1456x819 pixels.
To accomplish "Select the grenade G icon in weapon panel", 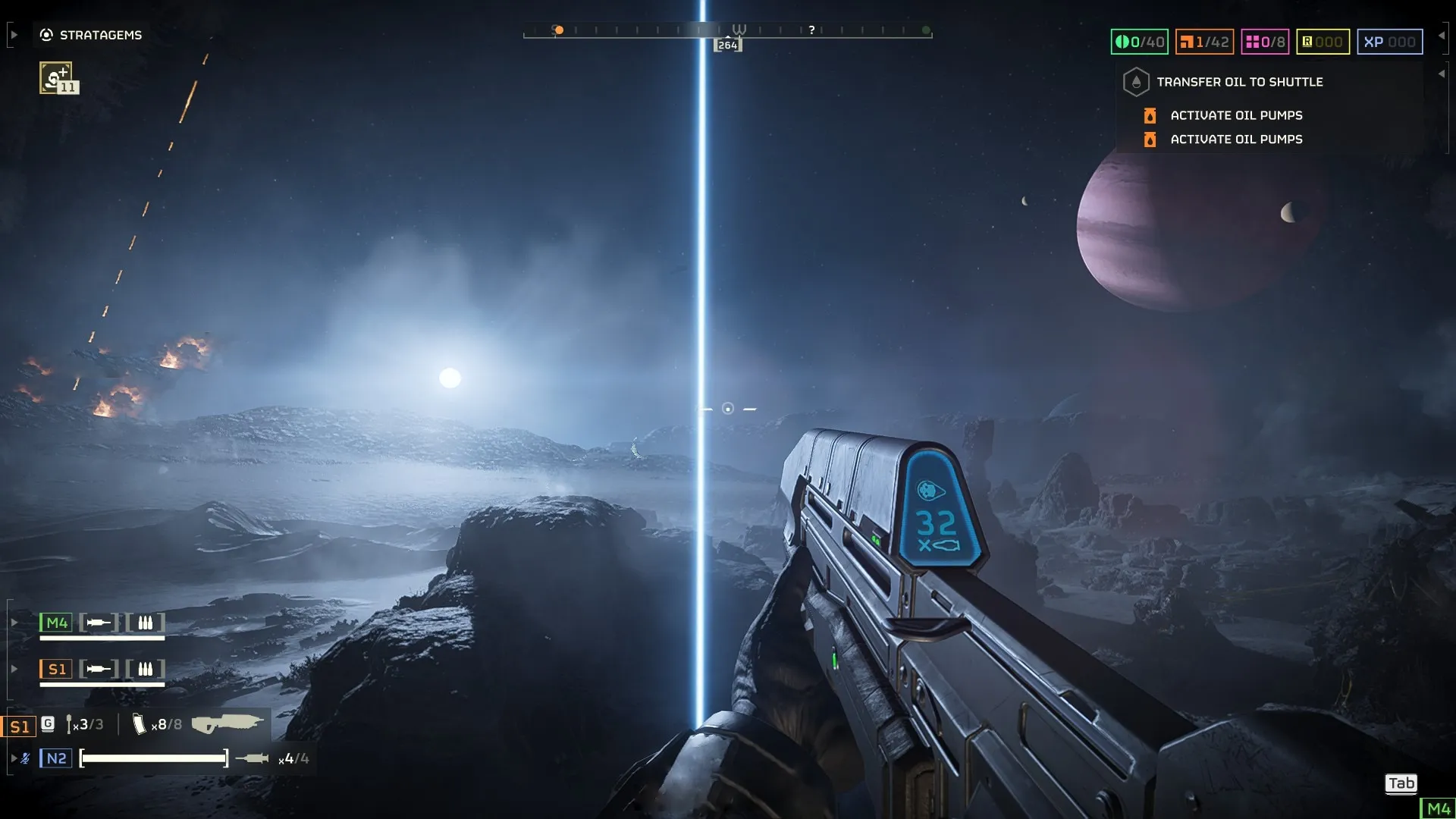I will pyautogui.click(x=48, y=723).
